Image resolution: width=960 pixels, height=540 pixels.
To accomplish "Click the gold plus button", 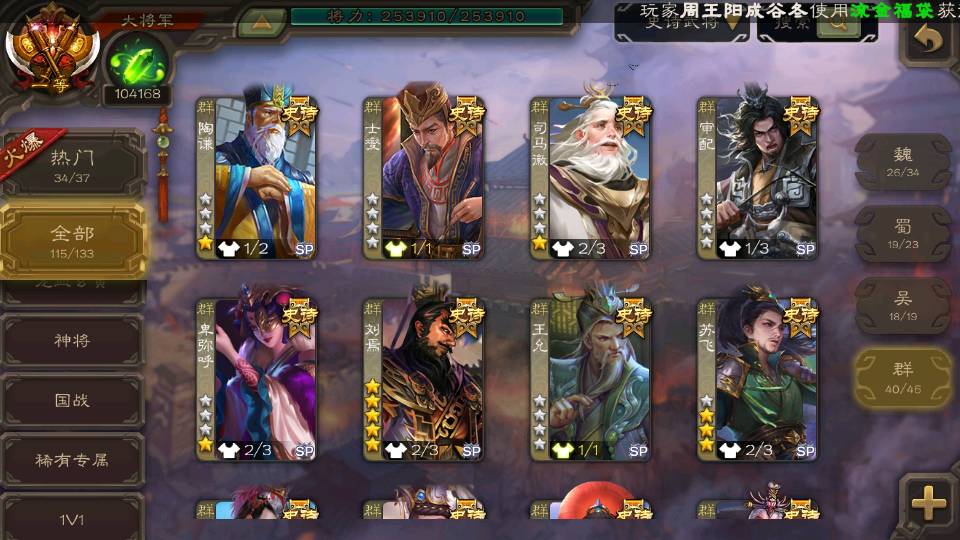I will click(929, 502).
